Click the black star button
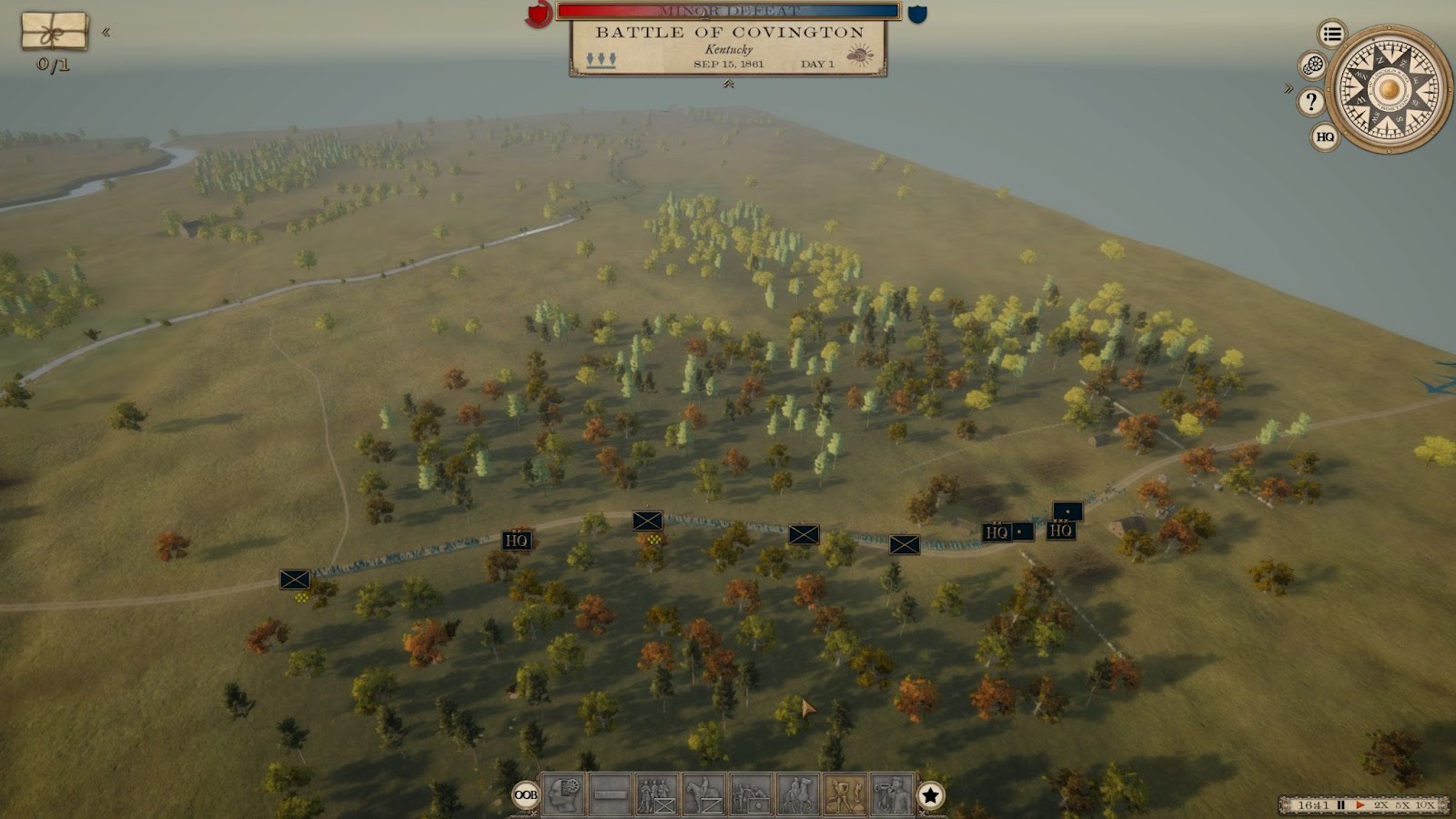 click(x=930, y=795)
